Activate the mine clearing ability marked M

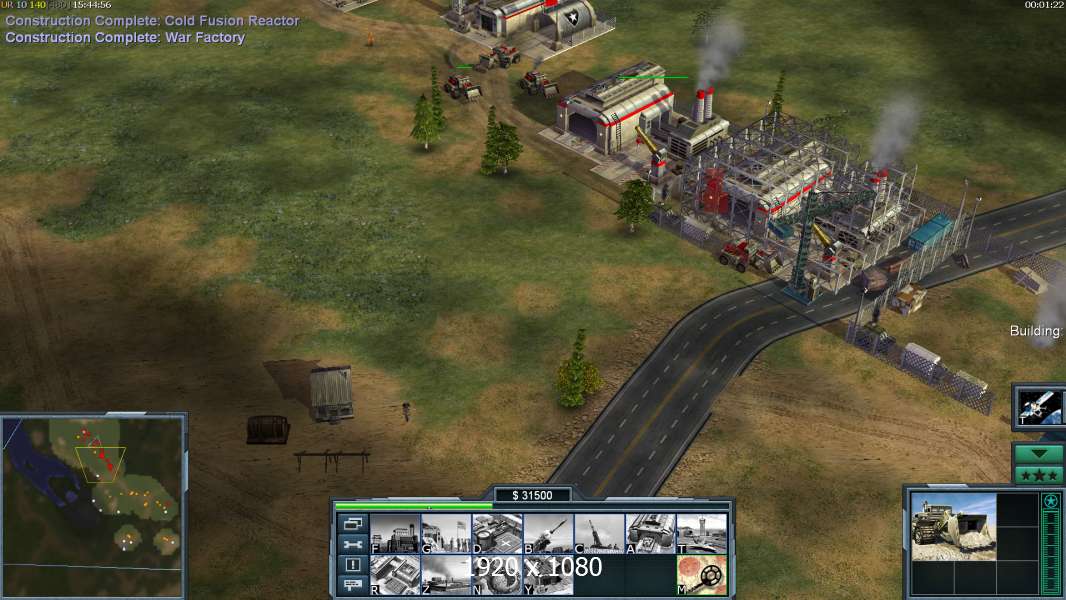(x=701, y=575)
